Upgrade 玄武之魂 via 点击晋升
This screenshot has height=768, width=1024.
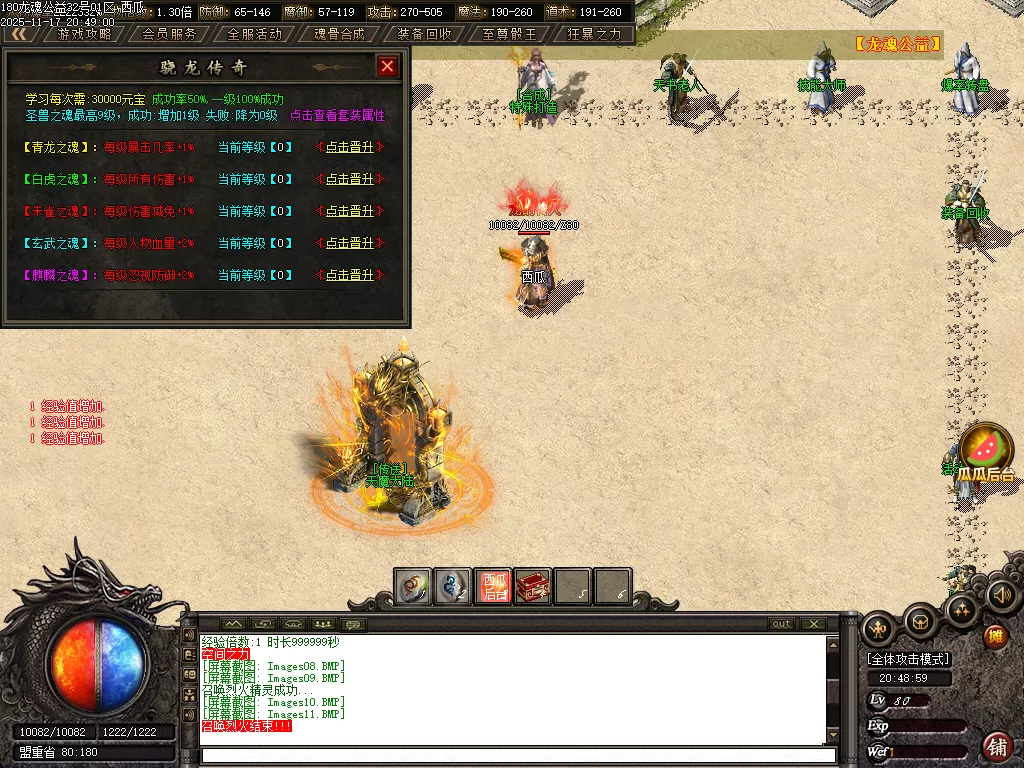[349, 243]
